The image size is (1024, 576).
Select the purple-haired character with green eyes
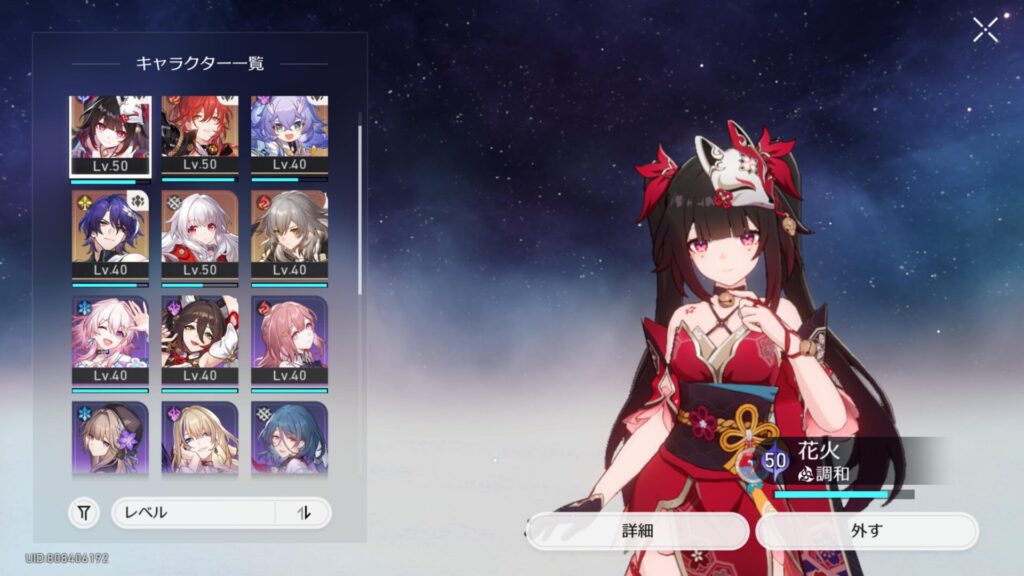[x=289, y=136]
